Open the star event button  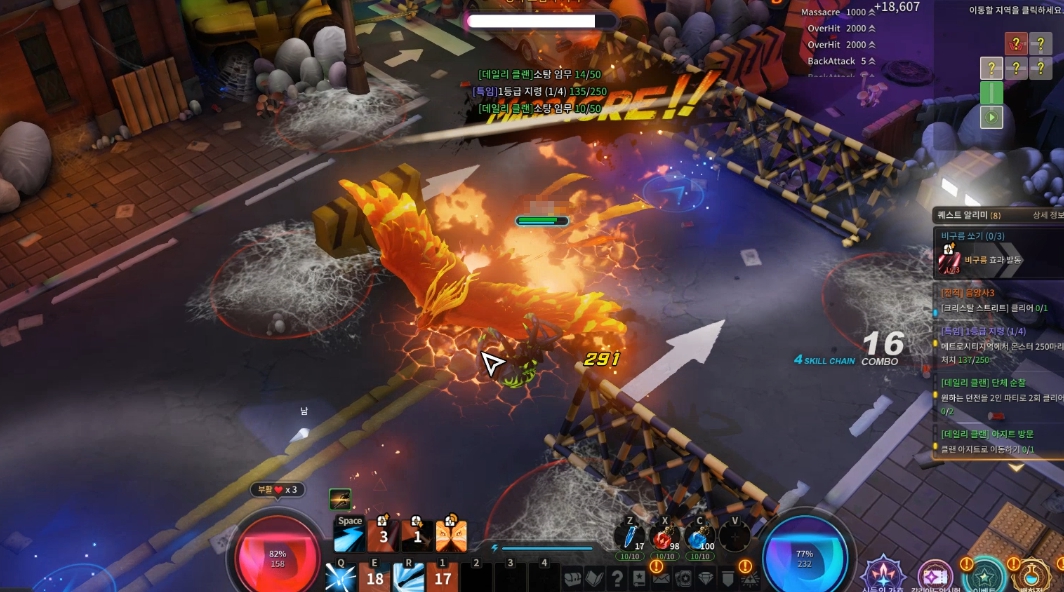[x=985, y=578]
